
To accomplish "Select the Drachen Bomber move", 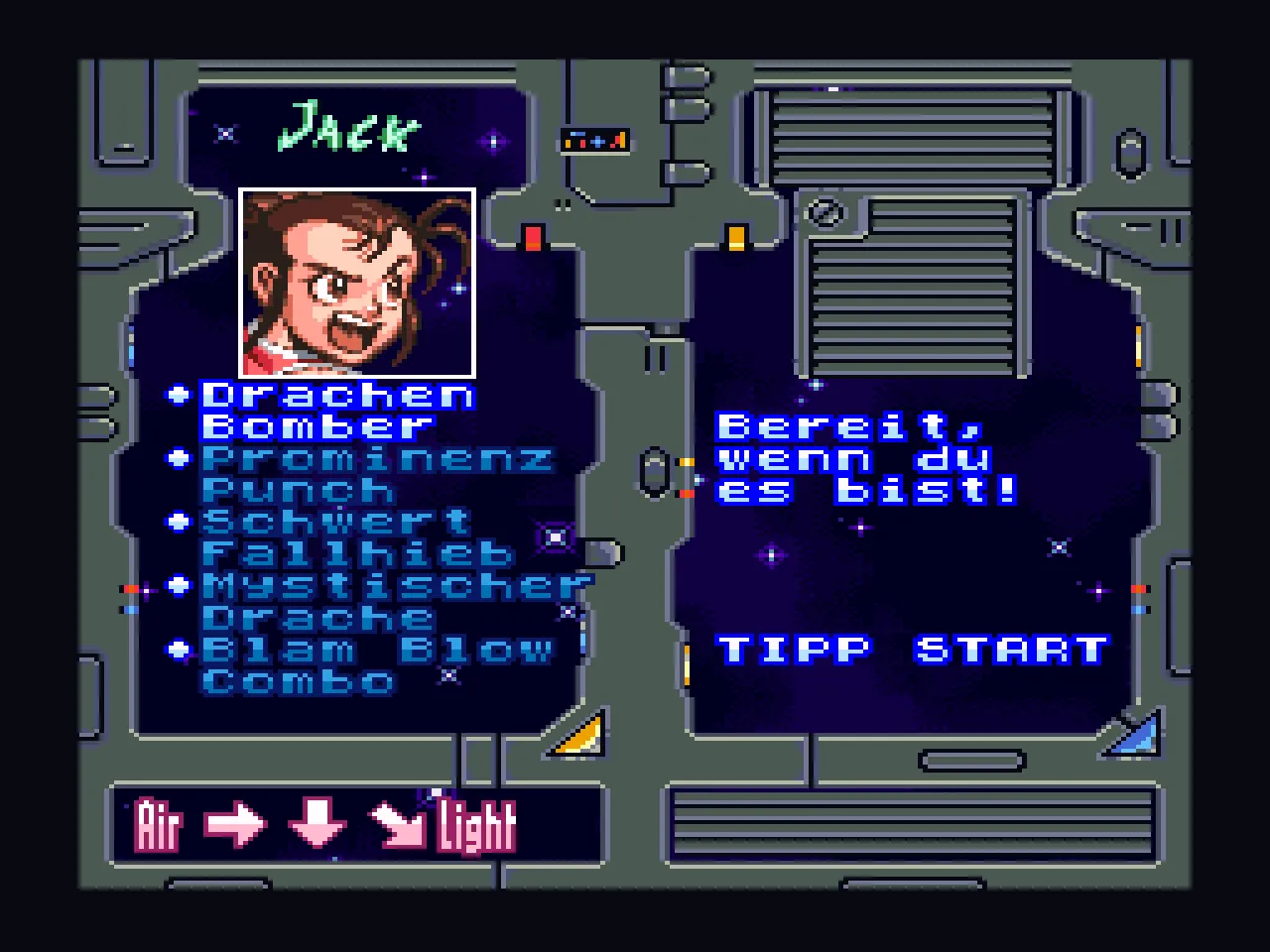I will pos(337,411).
